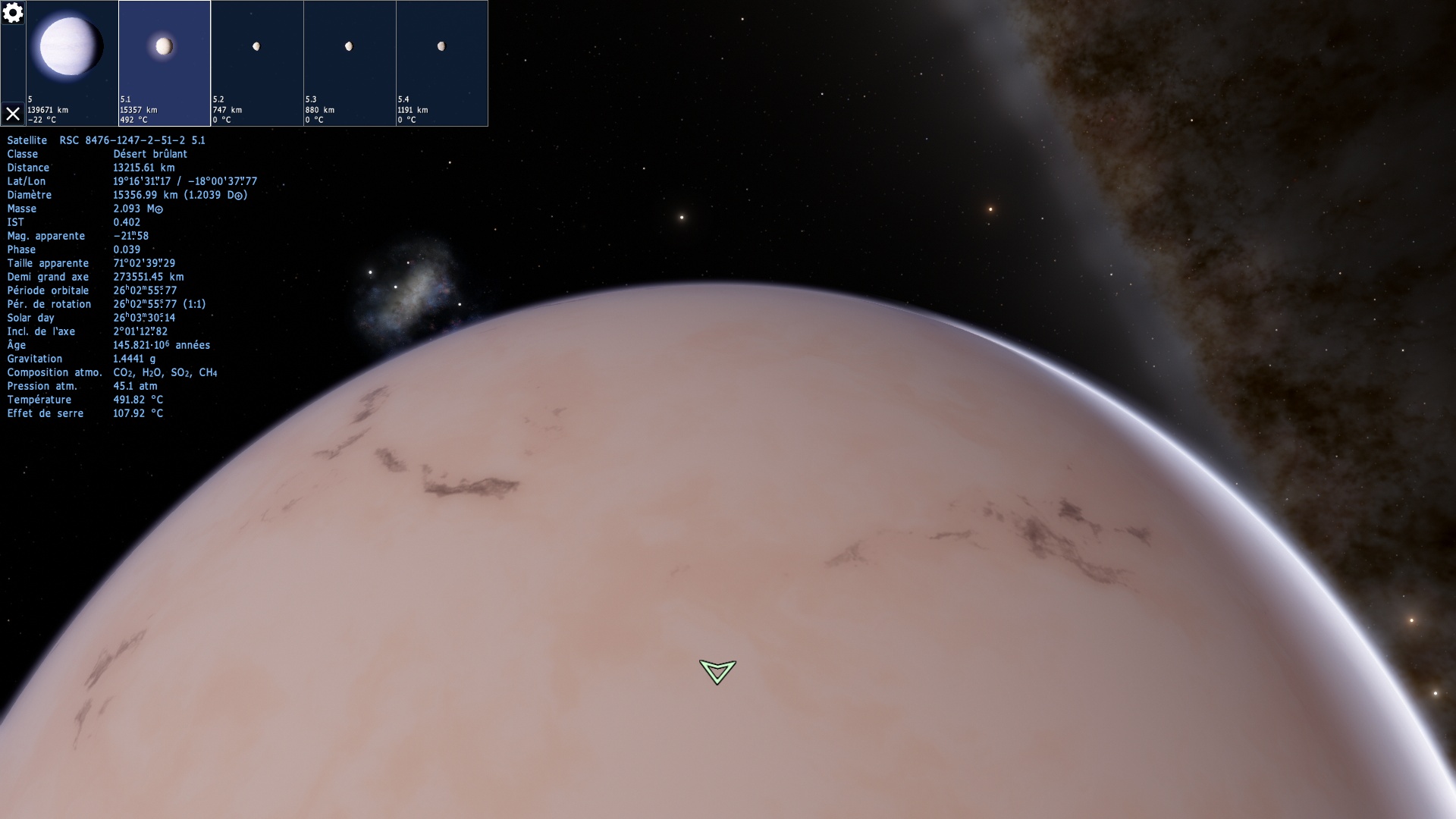The width and height of the screenshot is (1456, 819).
Task: Choose moon 5.2 thumbnail (747 km)
Action: [x=257, y=63]
